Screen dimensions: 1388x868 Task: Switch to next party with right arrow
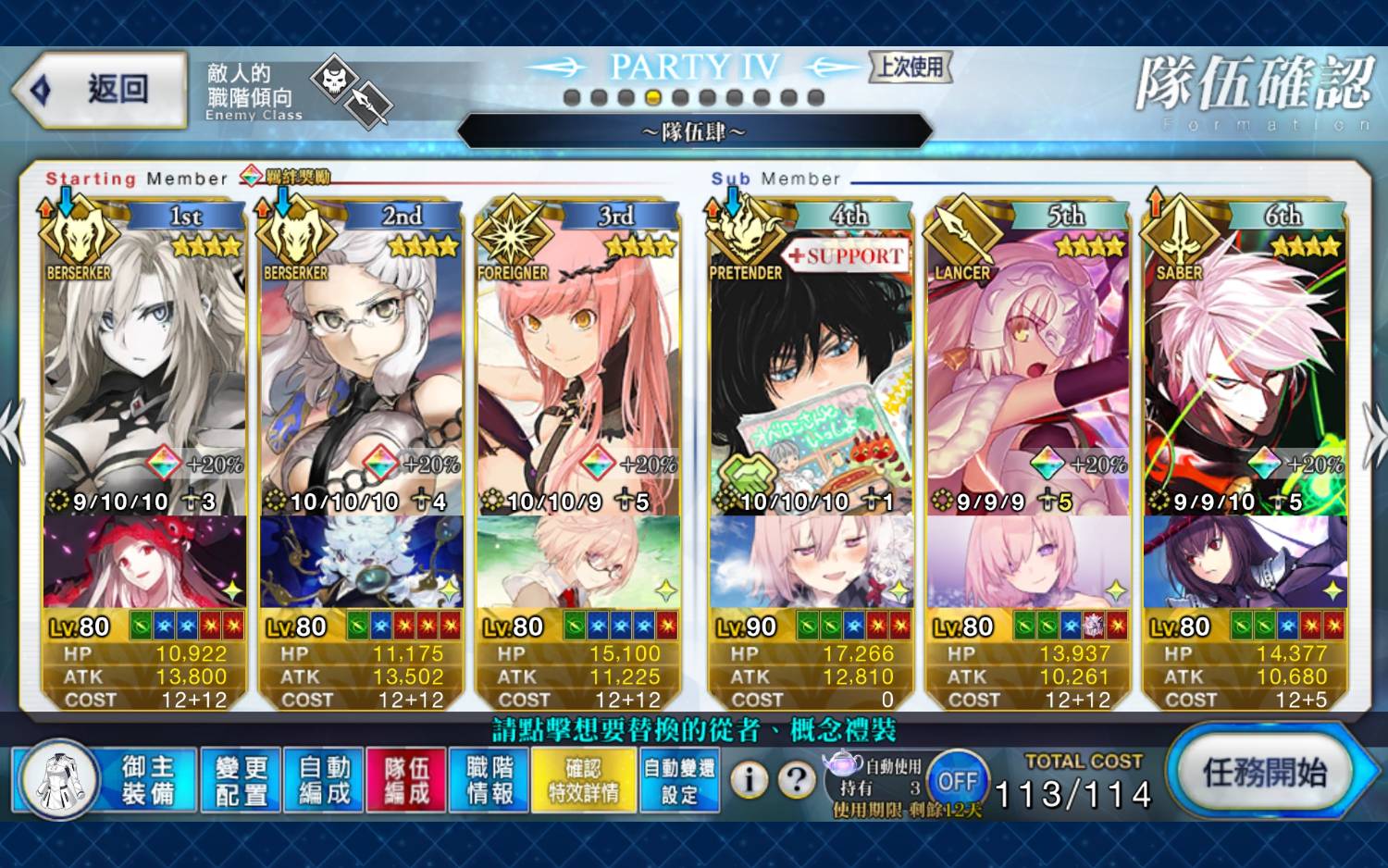tap(1374, 433)
